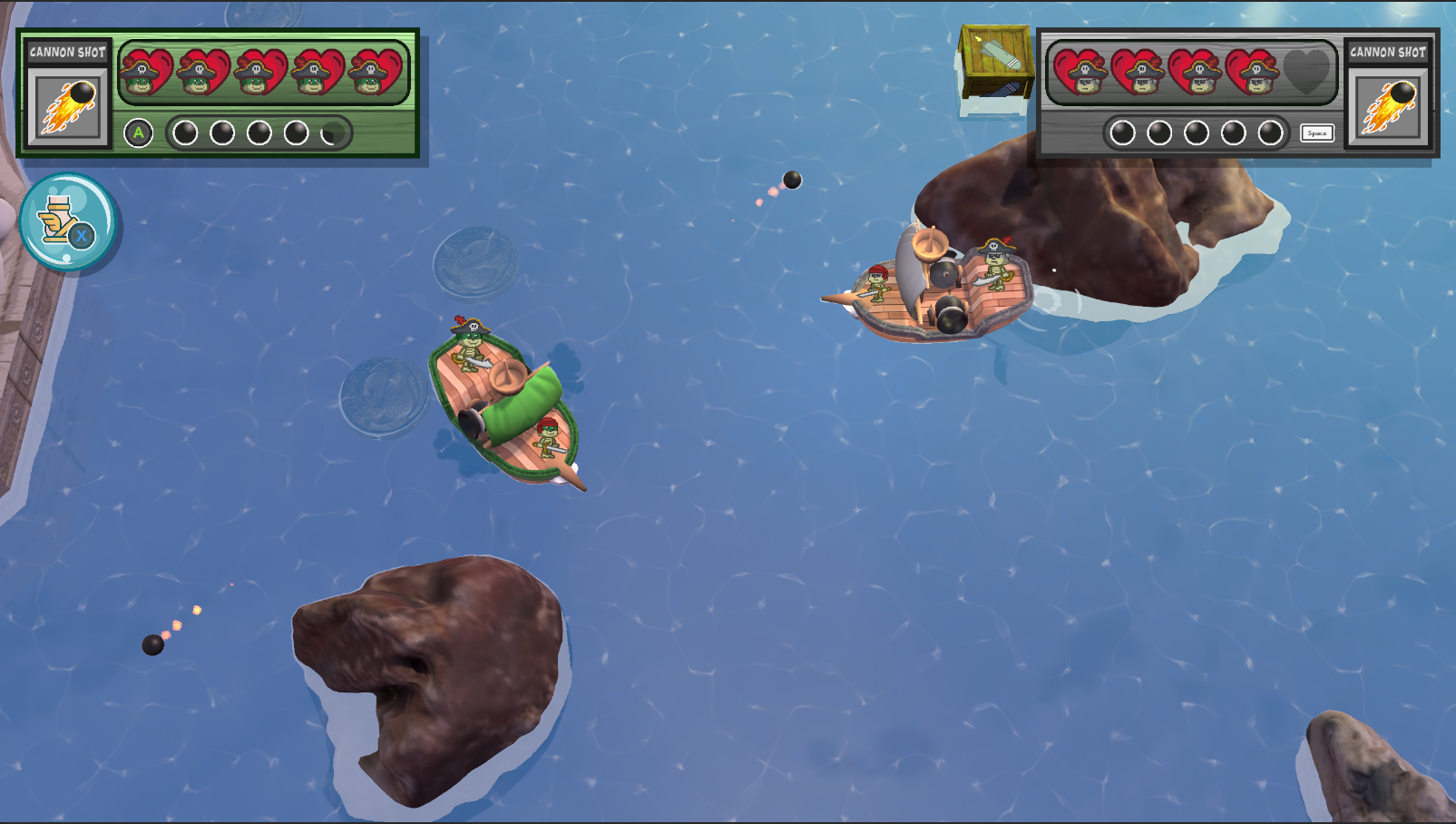Select the gray player's Cannon Shot icon

[x=1387, y=106]
